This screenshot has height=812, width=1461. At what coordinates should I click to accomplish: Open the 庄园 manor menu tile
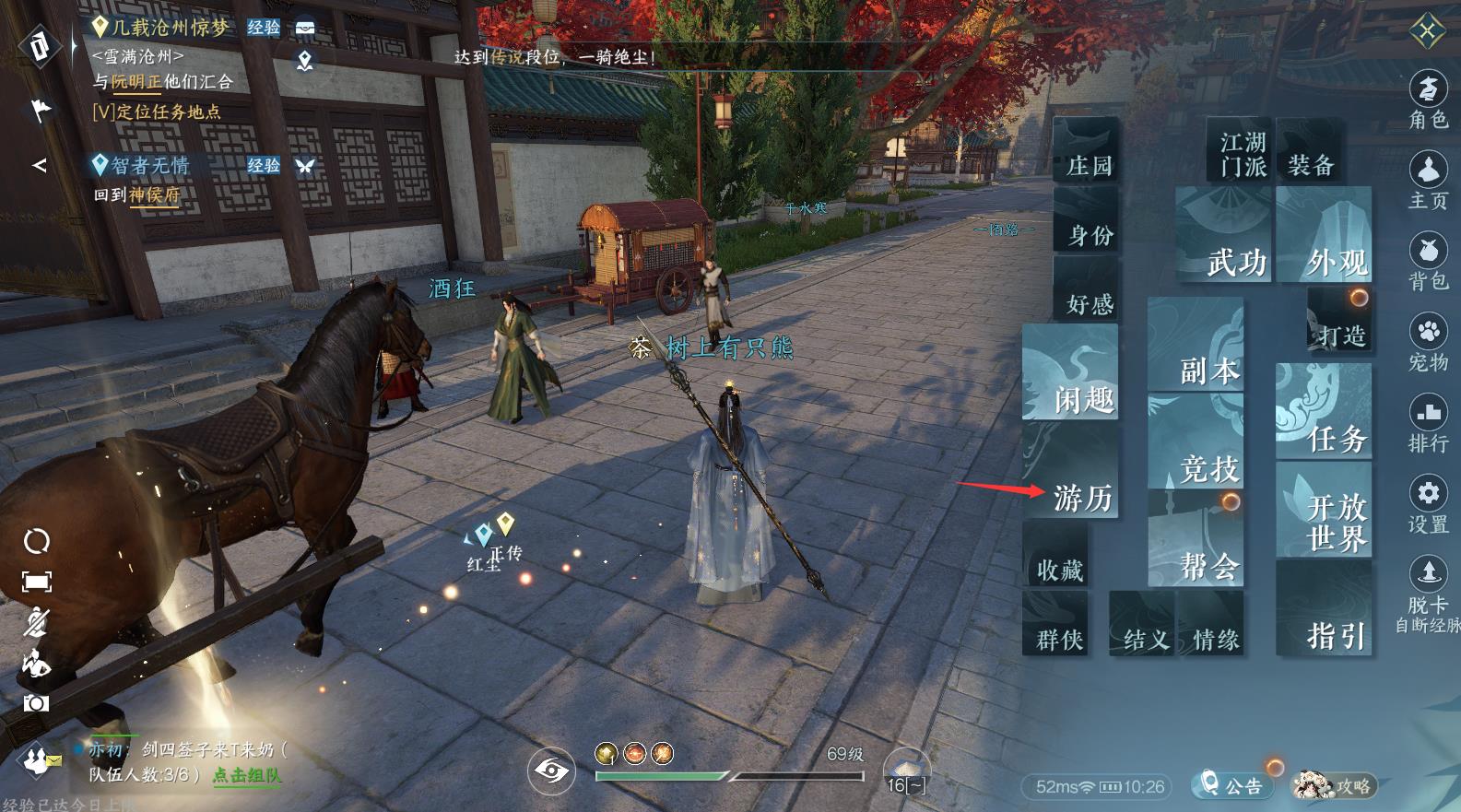click(x=1088, y=152)
